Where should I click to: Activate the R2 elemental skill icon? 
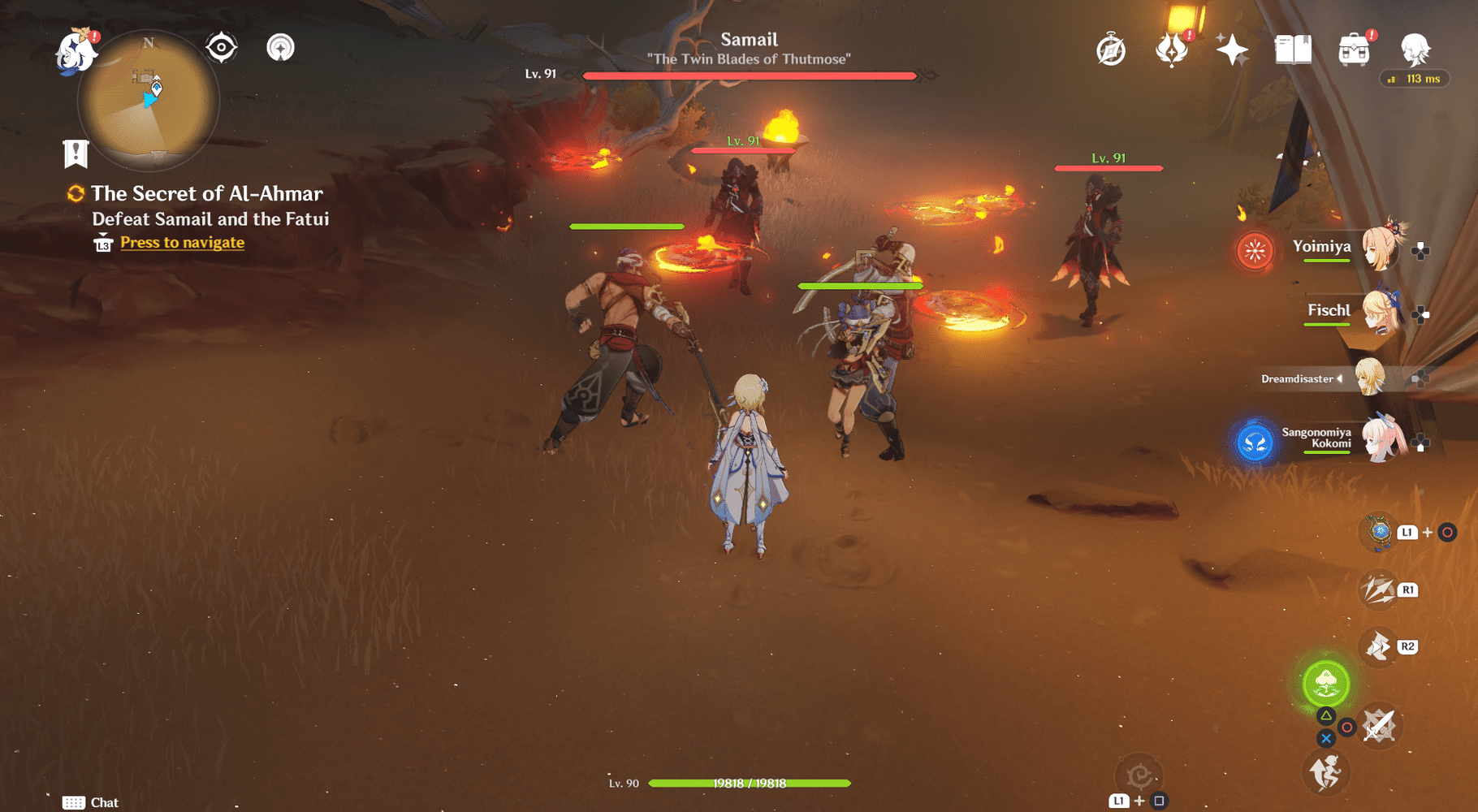(1378, 647)
